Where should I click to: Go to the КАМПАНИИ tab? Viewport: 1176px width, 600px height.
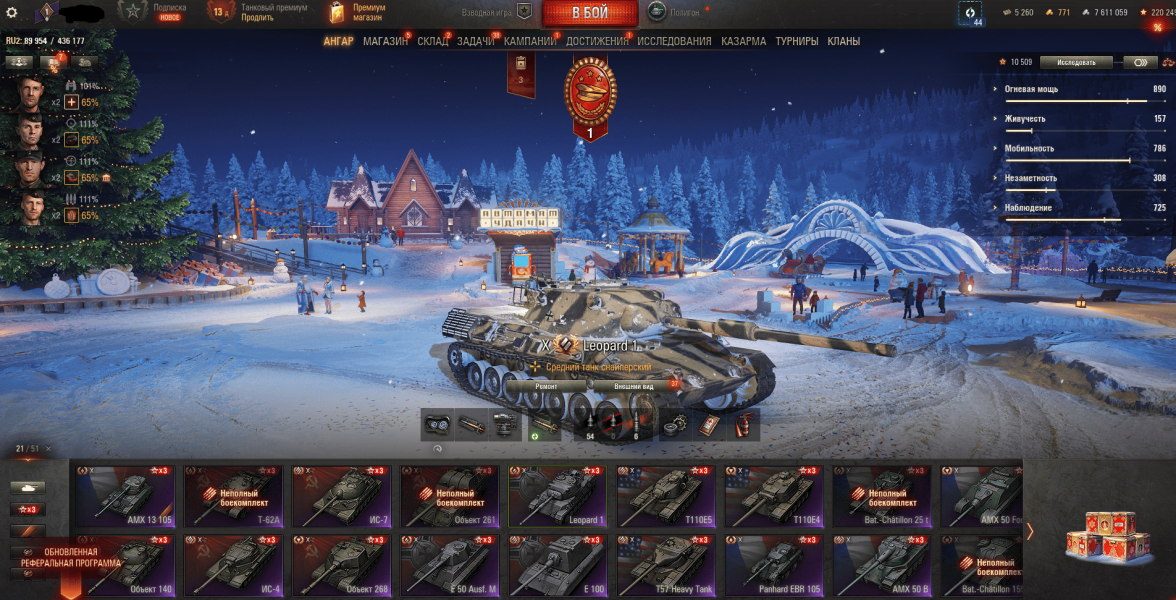[x=530, y=41]
